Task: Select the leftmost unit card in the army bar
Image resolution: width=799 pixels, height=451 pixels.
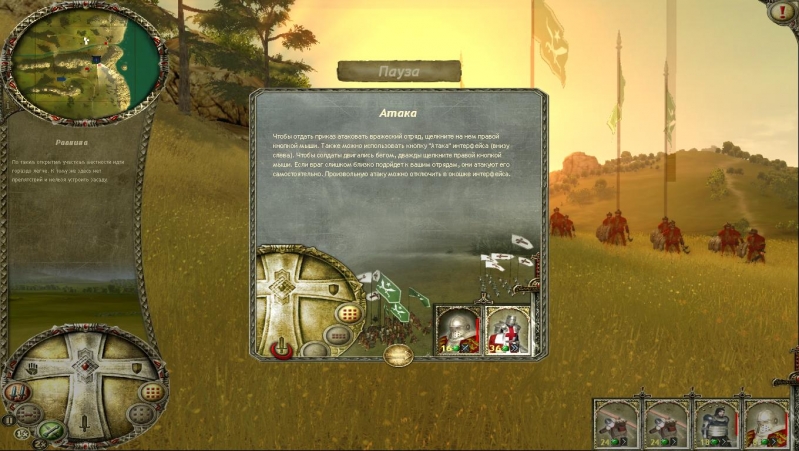Action: point(616,422)
